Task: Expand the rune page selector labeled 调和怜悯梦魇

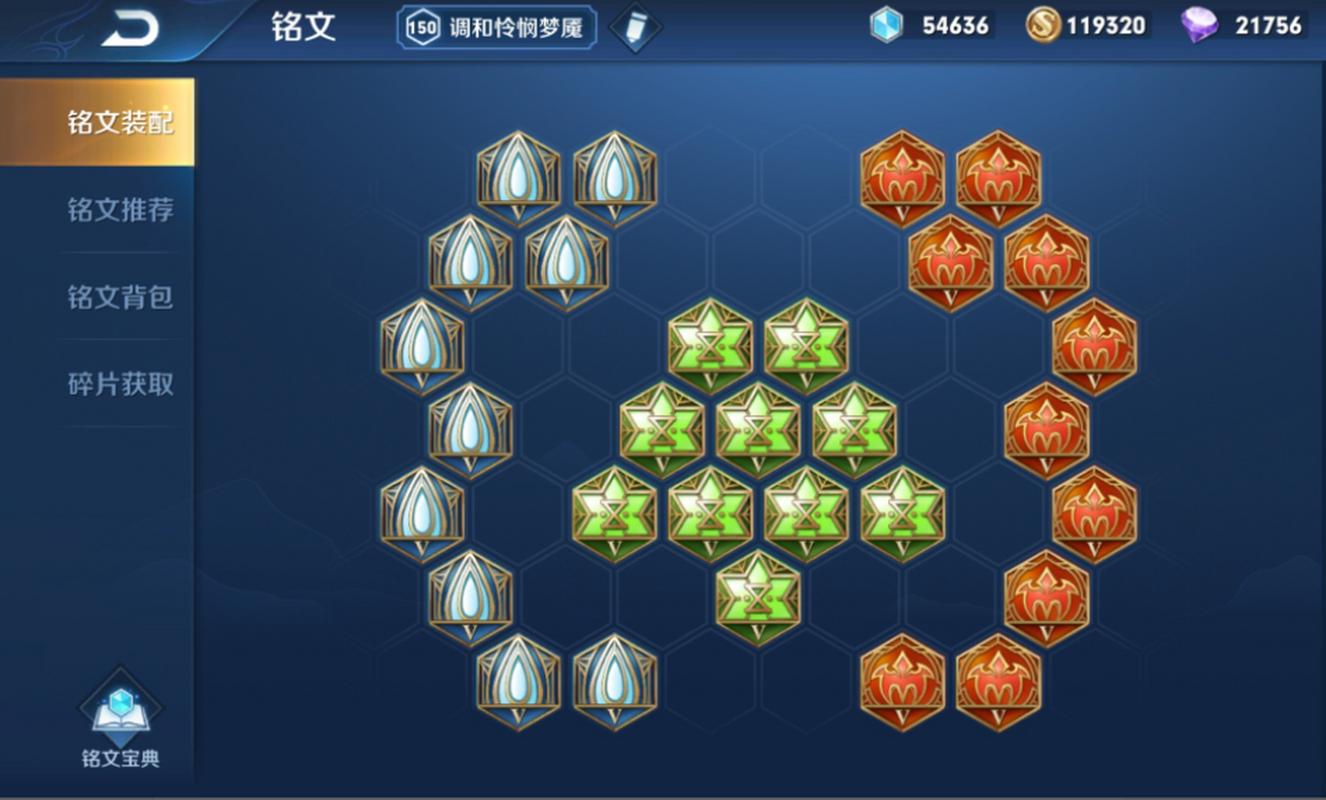Action: click(510, 28)
